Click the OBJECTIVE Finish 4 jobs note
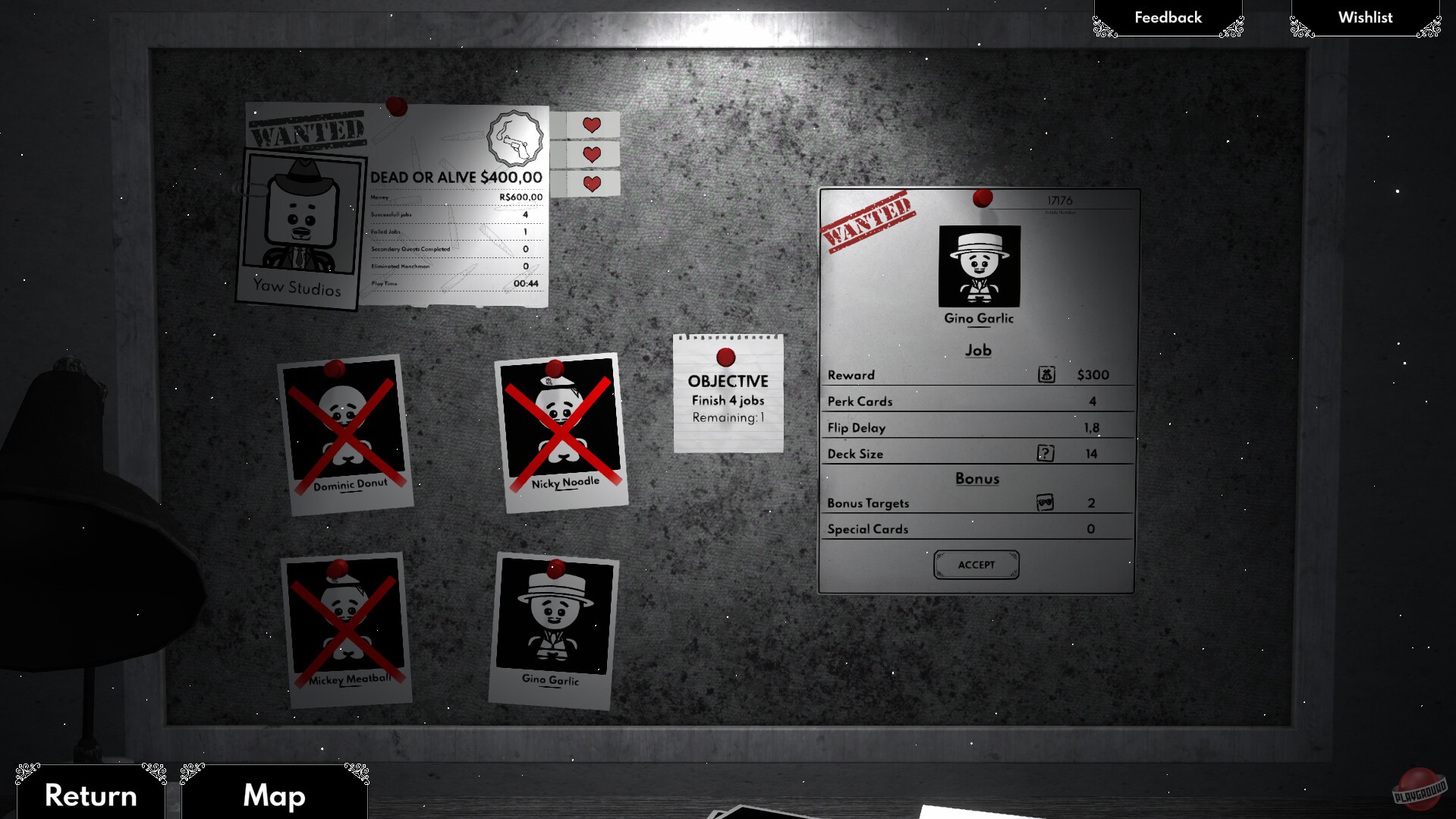Screen dimensions: 1456x819 727,398
